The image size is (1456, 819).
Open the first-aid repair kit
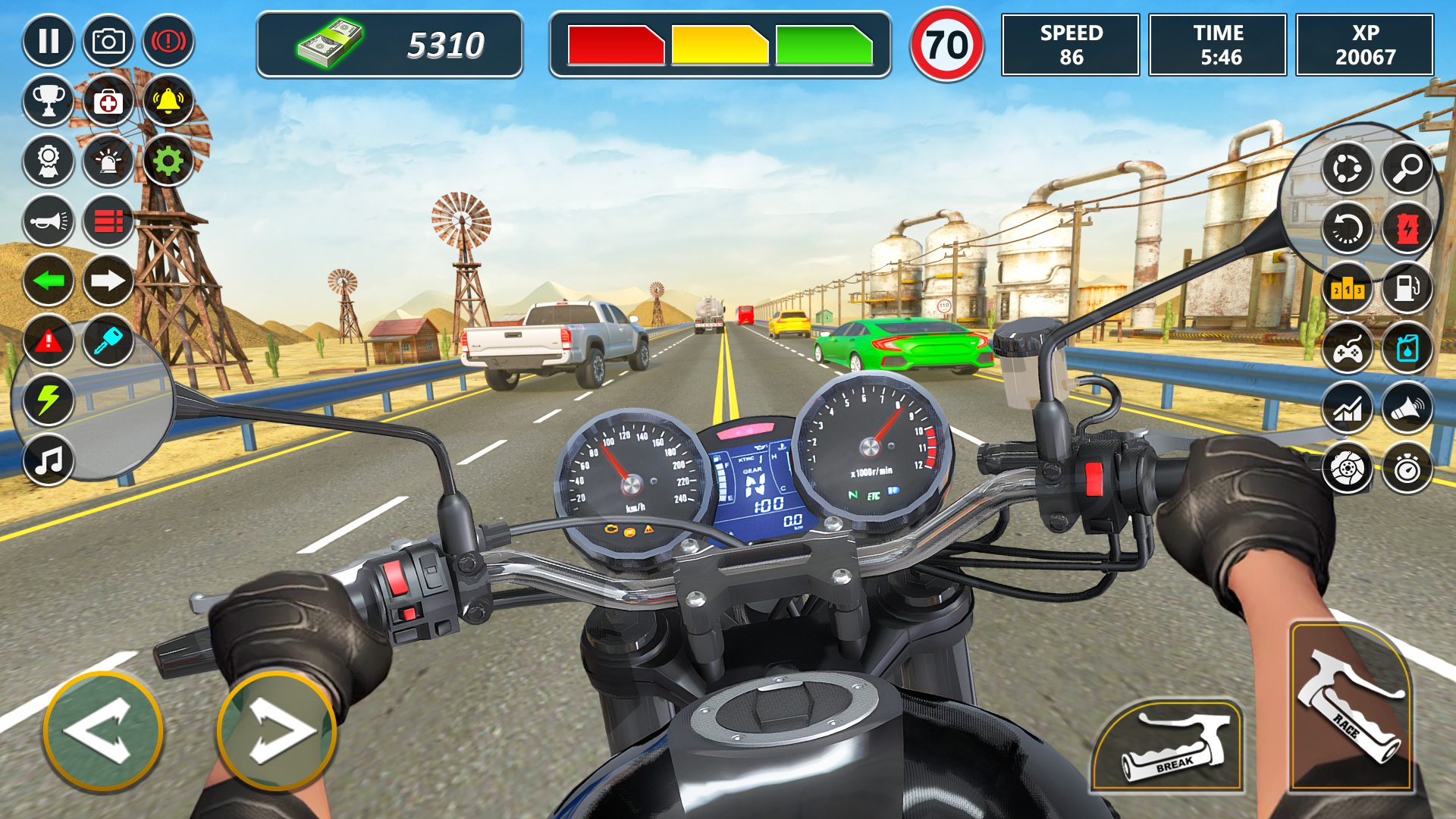click(x=108, y=101)
